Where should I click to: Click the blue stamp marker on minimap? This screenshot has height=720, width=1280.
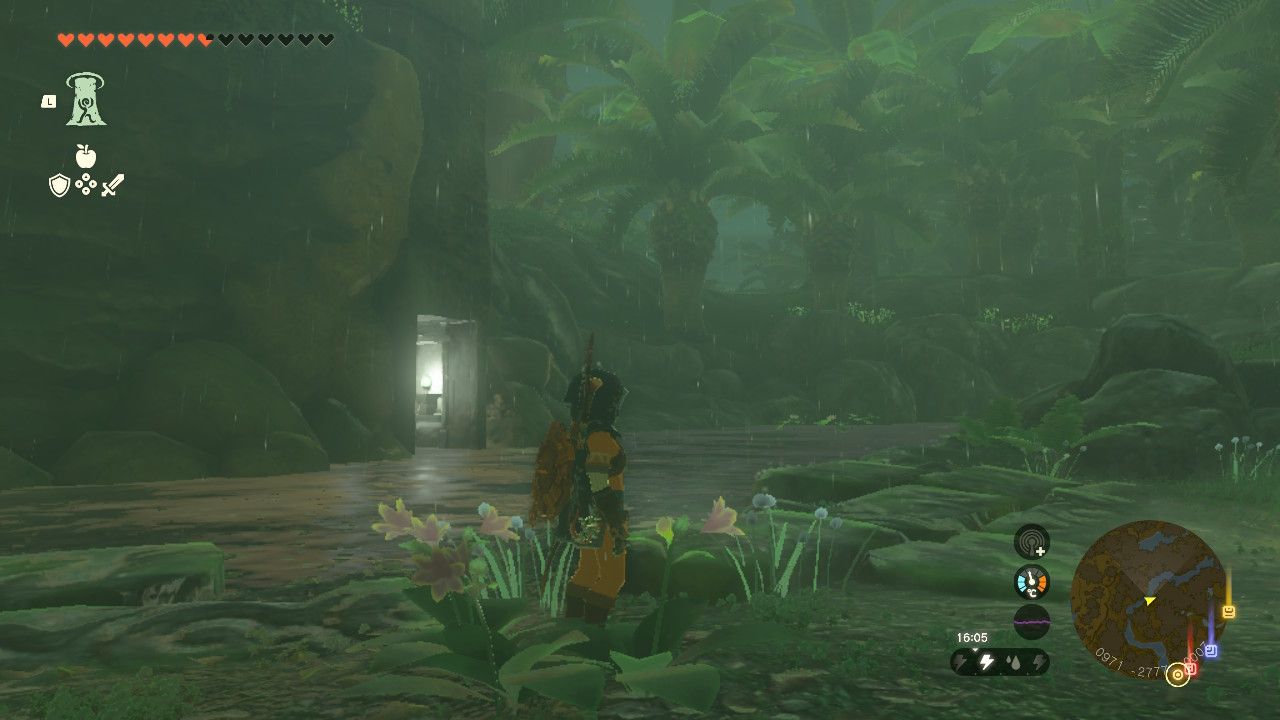[1211, 648]
